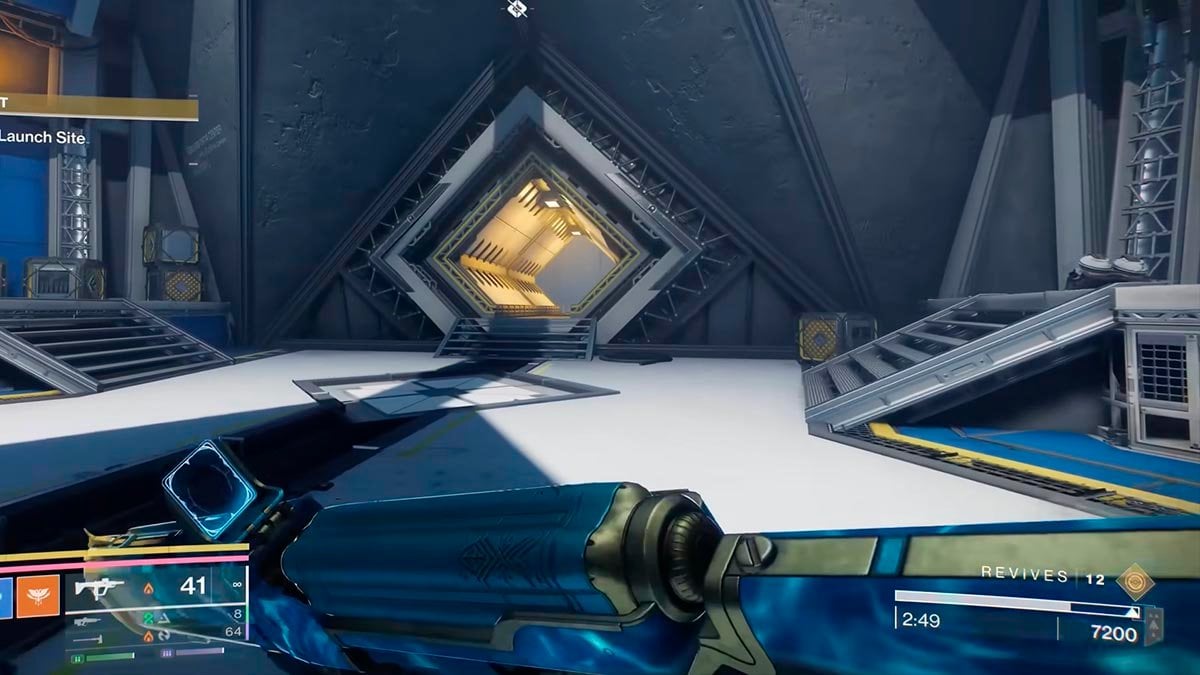Click the rank emblem beside the 7200 score
Viewport: 1200px width, 675px height.
[1154, 626]
